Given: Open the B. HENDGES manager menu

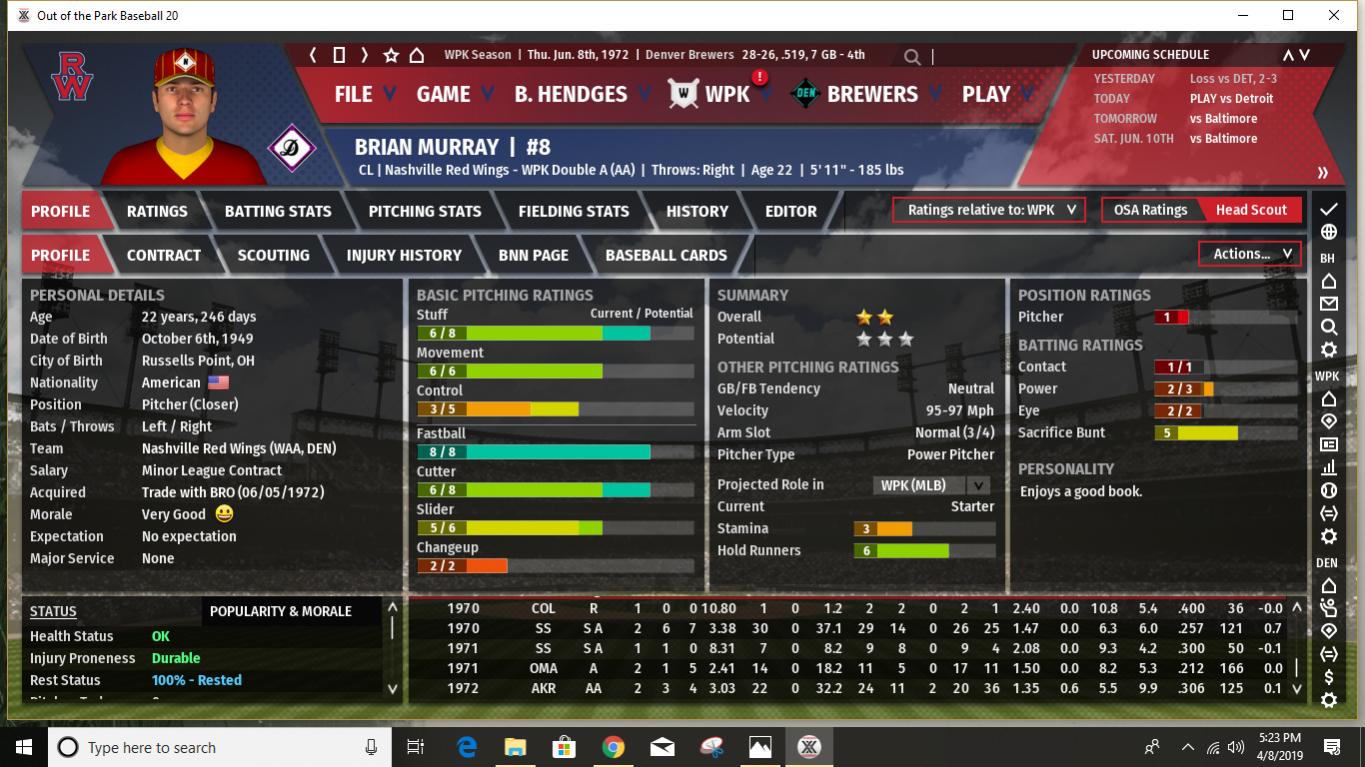Looking at the screenshot, I should (571, 94).
